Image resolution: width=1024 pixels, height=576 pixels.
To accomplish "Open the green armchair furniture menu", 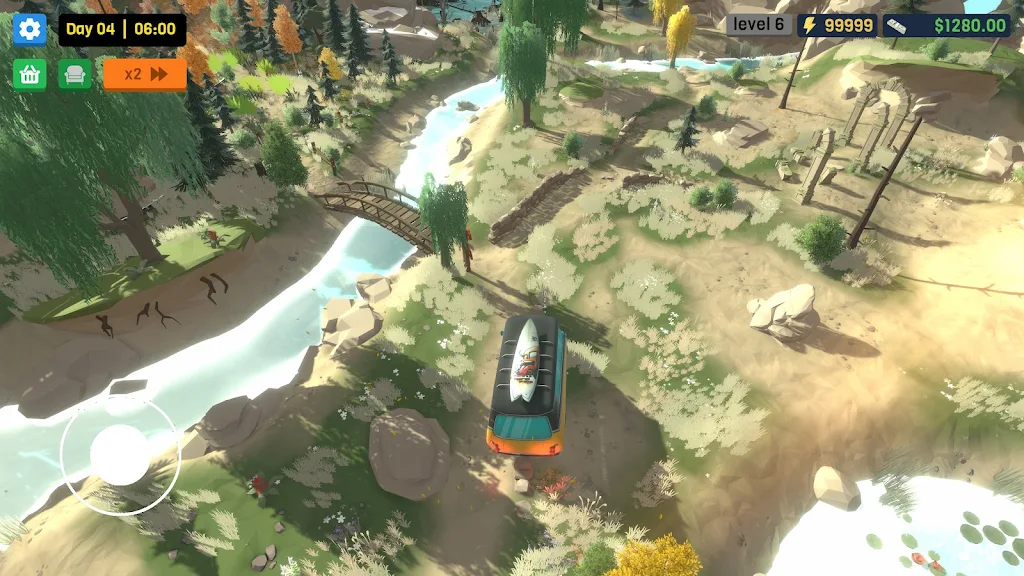I will point(75,74).
